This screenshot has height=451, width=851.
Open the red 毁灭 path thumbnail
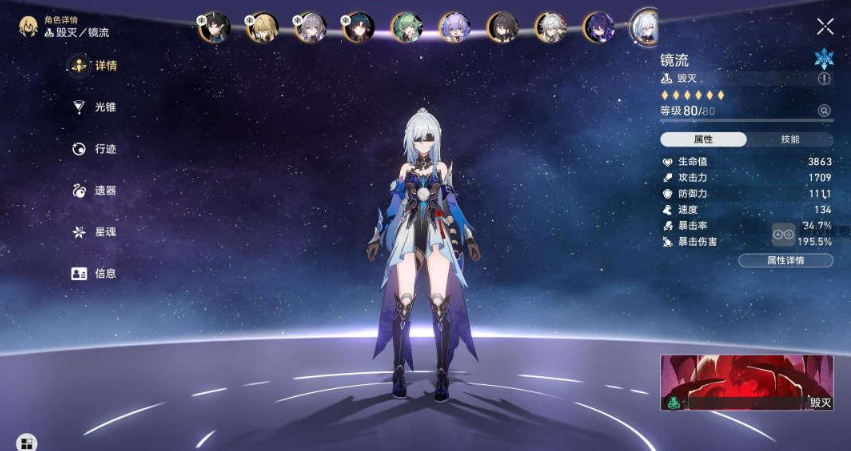[x=746, y=382]
